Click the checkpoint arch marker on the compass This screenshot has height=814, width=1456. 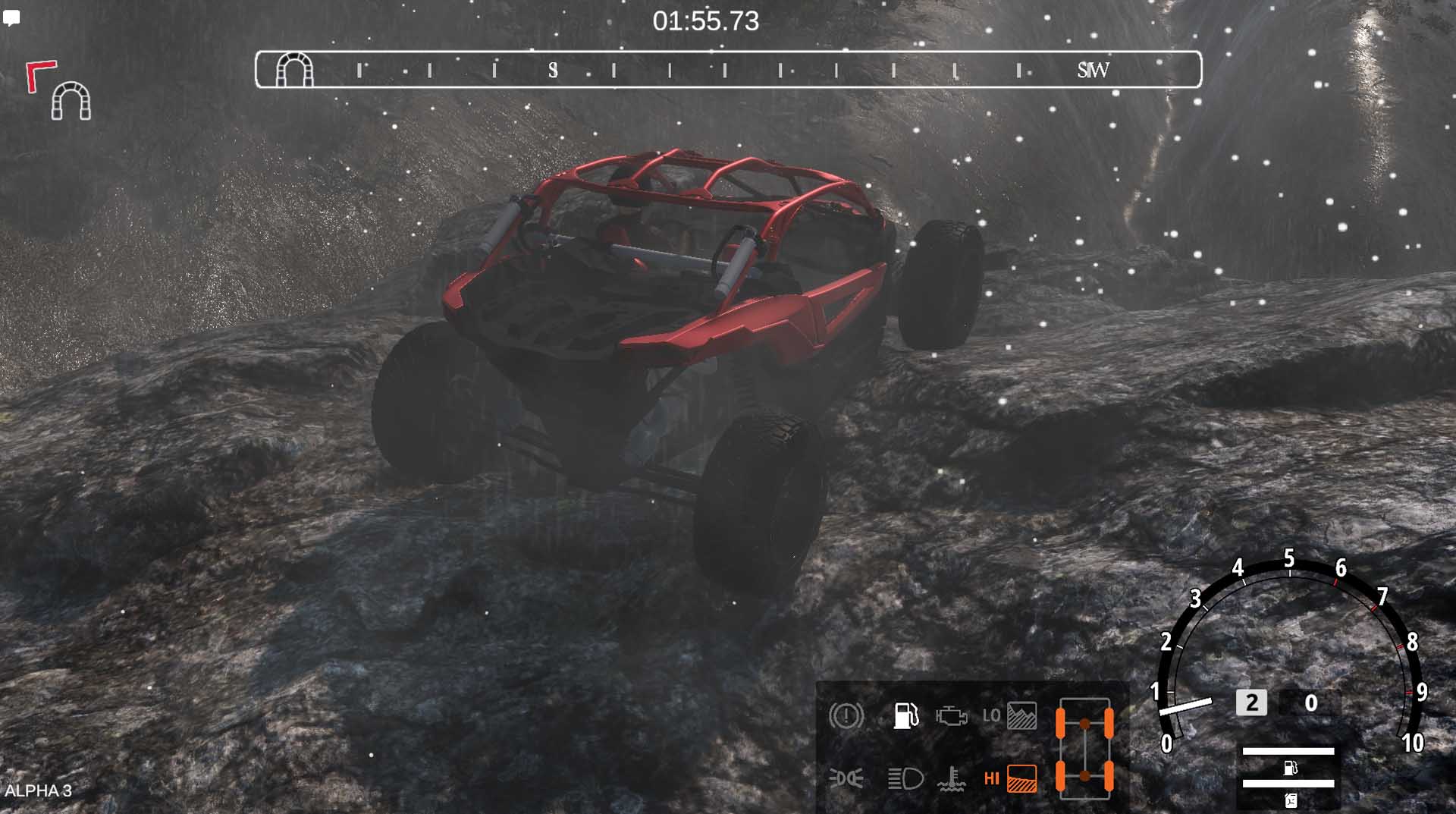pos(294,70)
